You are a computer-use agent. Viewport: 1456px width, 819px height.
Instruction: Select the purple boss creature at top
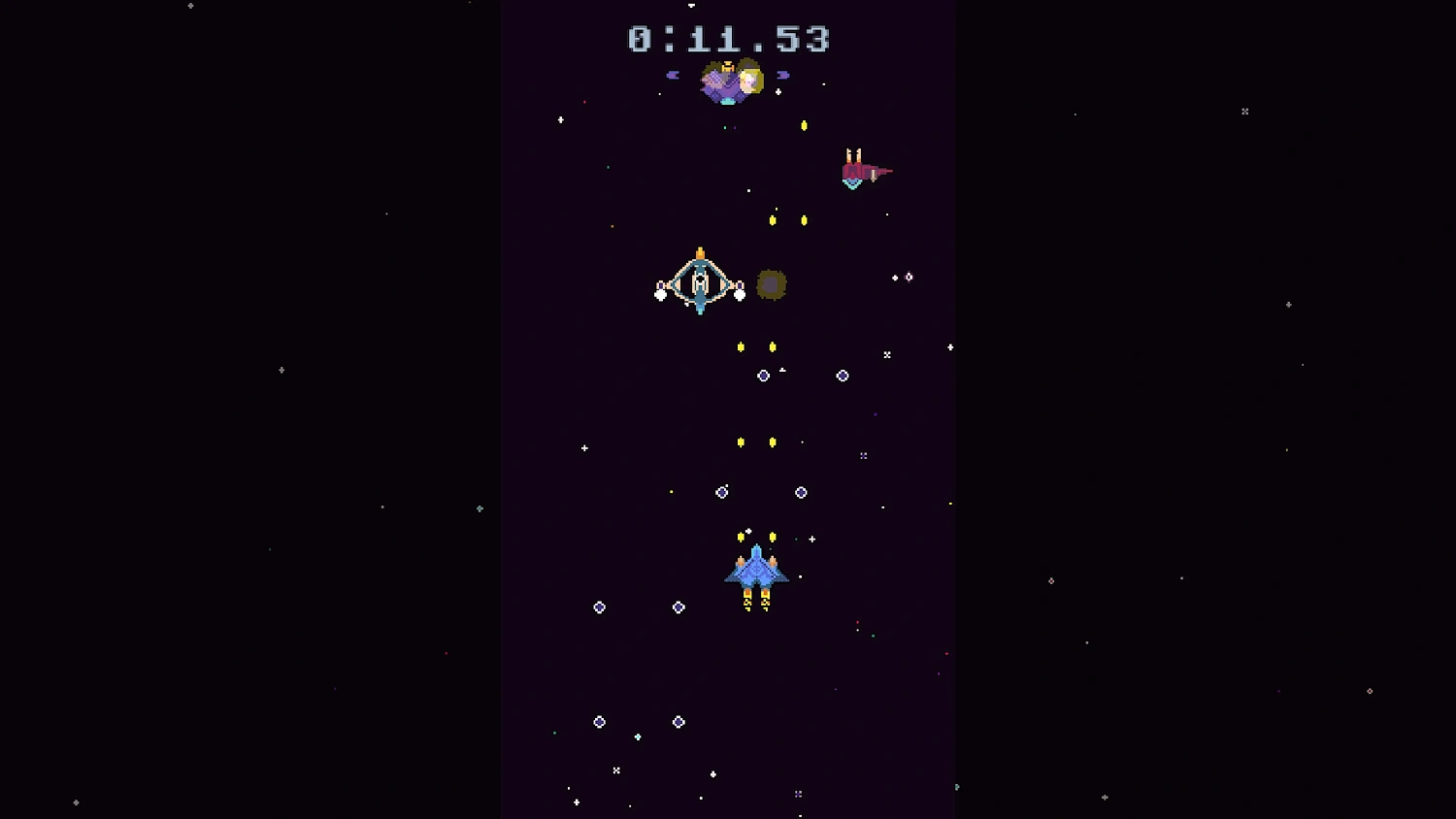730,82
